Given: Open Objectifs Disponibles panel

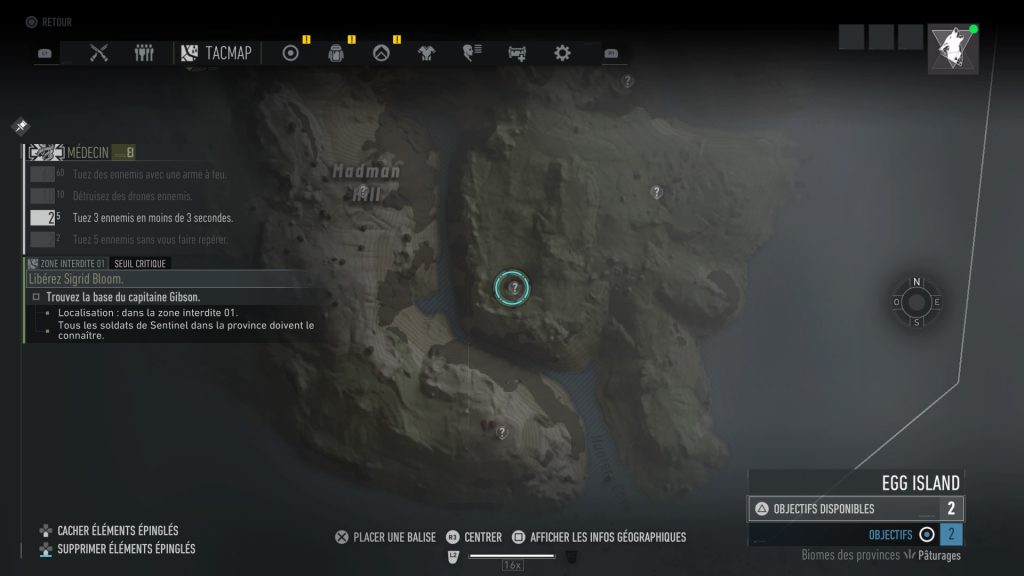Looking at the screenshot, I should click(855, 509).
